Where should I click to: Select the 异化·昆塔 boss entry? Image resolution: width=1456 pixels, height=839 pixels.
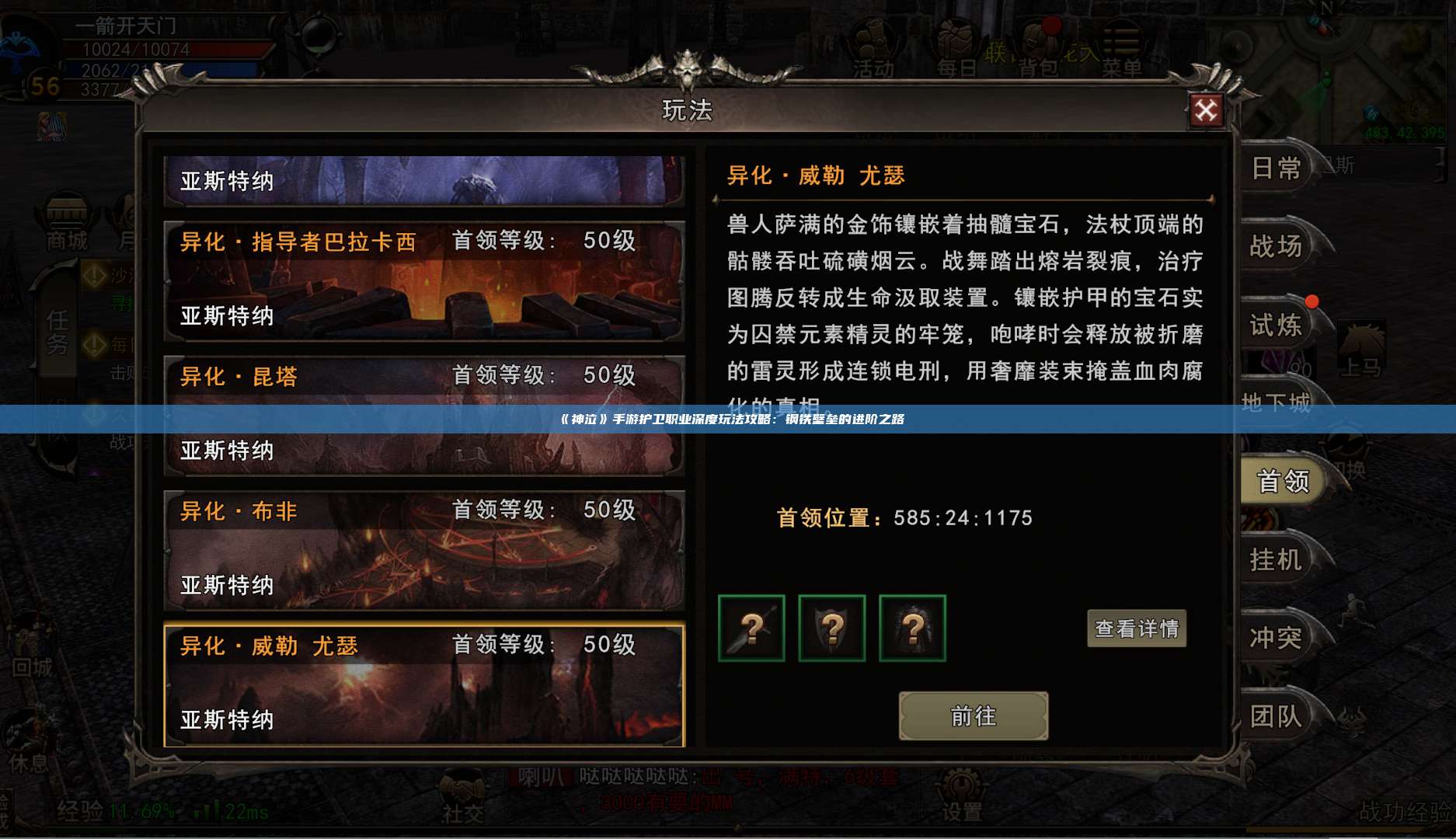coord(423,412)
